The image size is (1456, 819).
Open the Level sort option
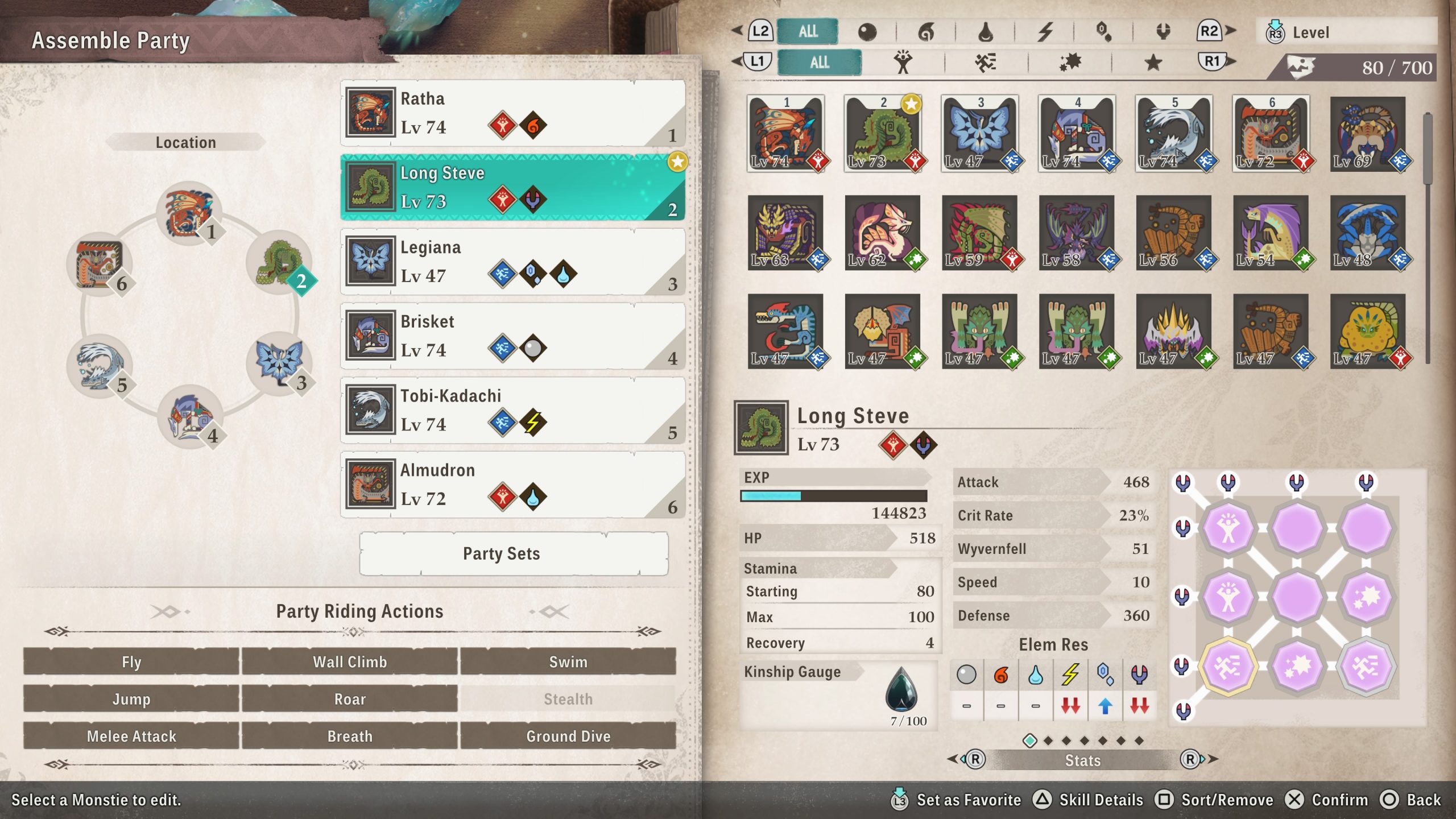click(x=1346, y=32)
